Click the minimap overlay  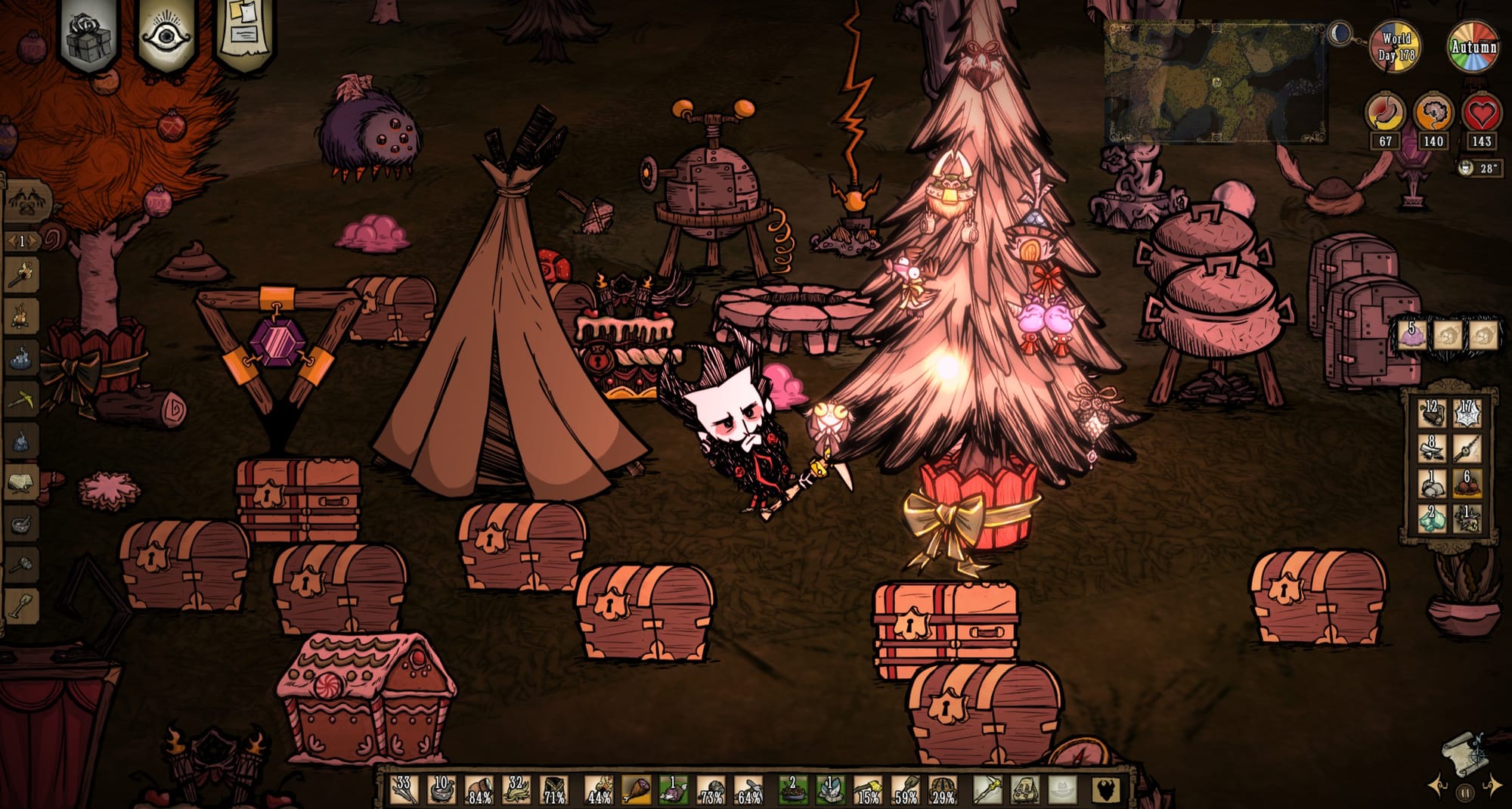tap(1215, 83)
